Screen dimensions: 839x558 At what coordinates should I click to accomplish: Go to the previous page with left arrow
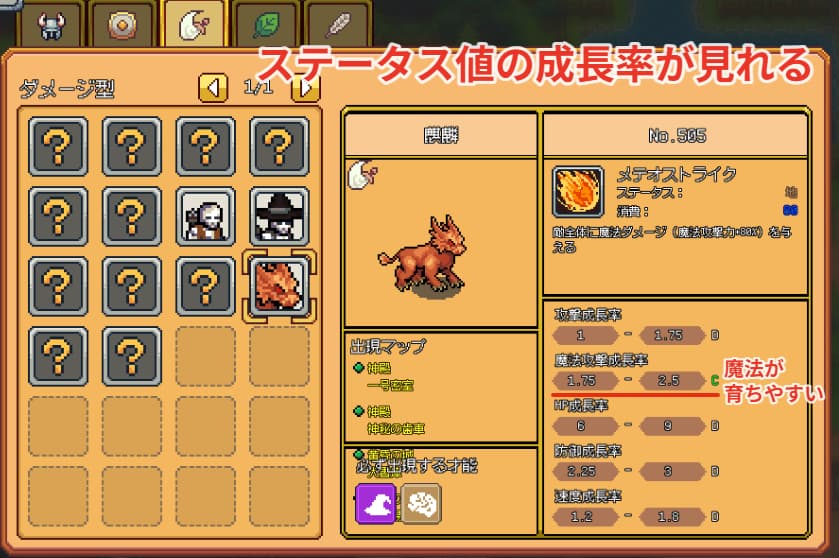click(212, 88)
